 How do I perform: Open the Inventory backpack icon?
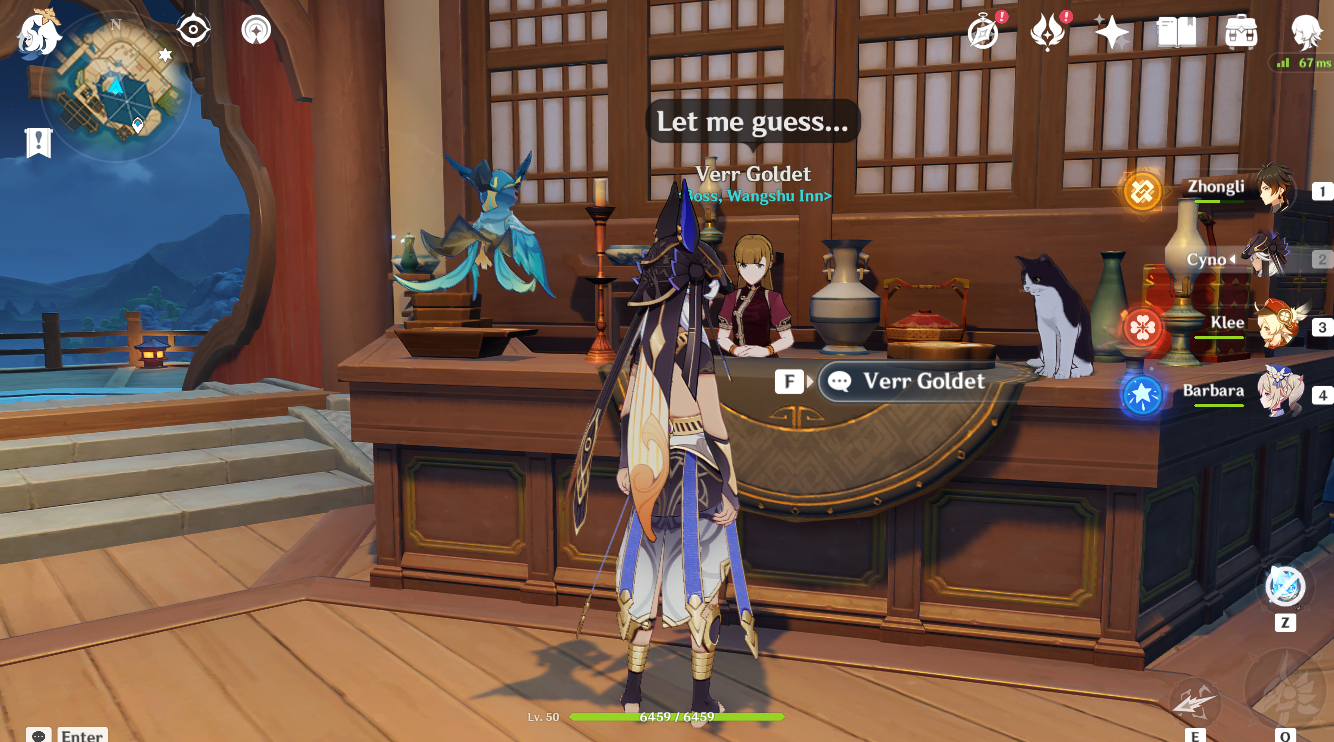[x=1240, y=31]
